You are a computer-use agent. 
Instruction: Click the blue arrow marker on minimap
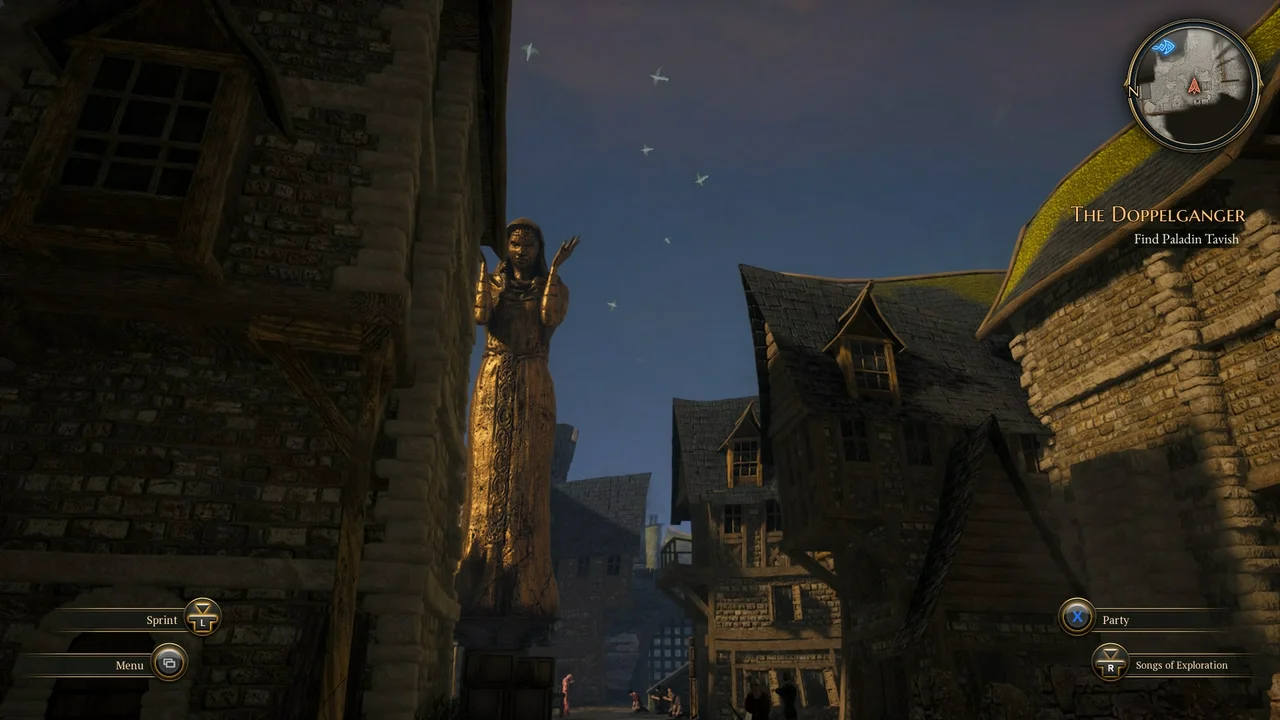pos(1163,47)
